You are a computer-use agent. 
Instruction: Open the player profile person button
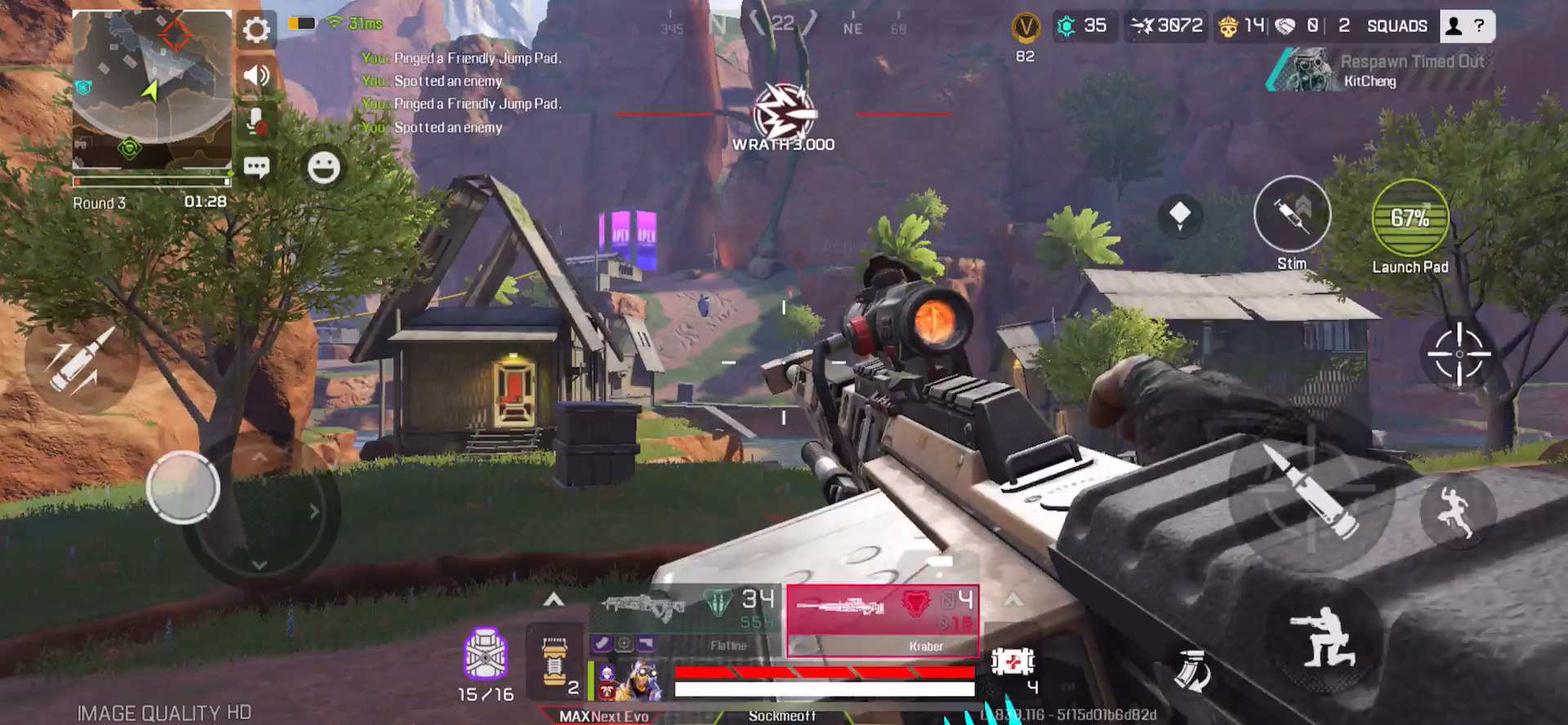click(x=1453, y=25)
